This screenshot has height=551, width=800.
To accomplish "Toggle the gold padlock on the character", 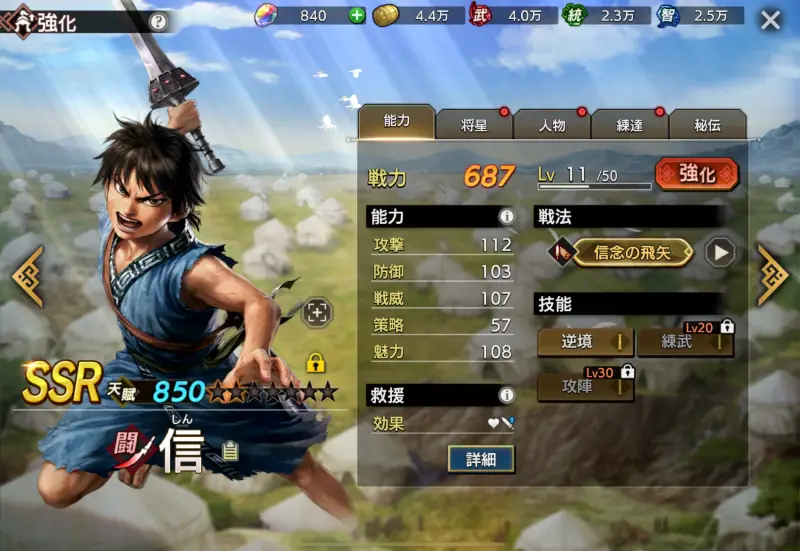I will [x=316, y=362].
